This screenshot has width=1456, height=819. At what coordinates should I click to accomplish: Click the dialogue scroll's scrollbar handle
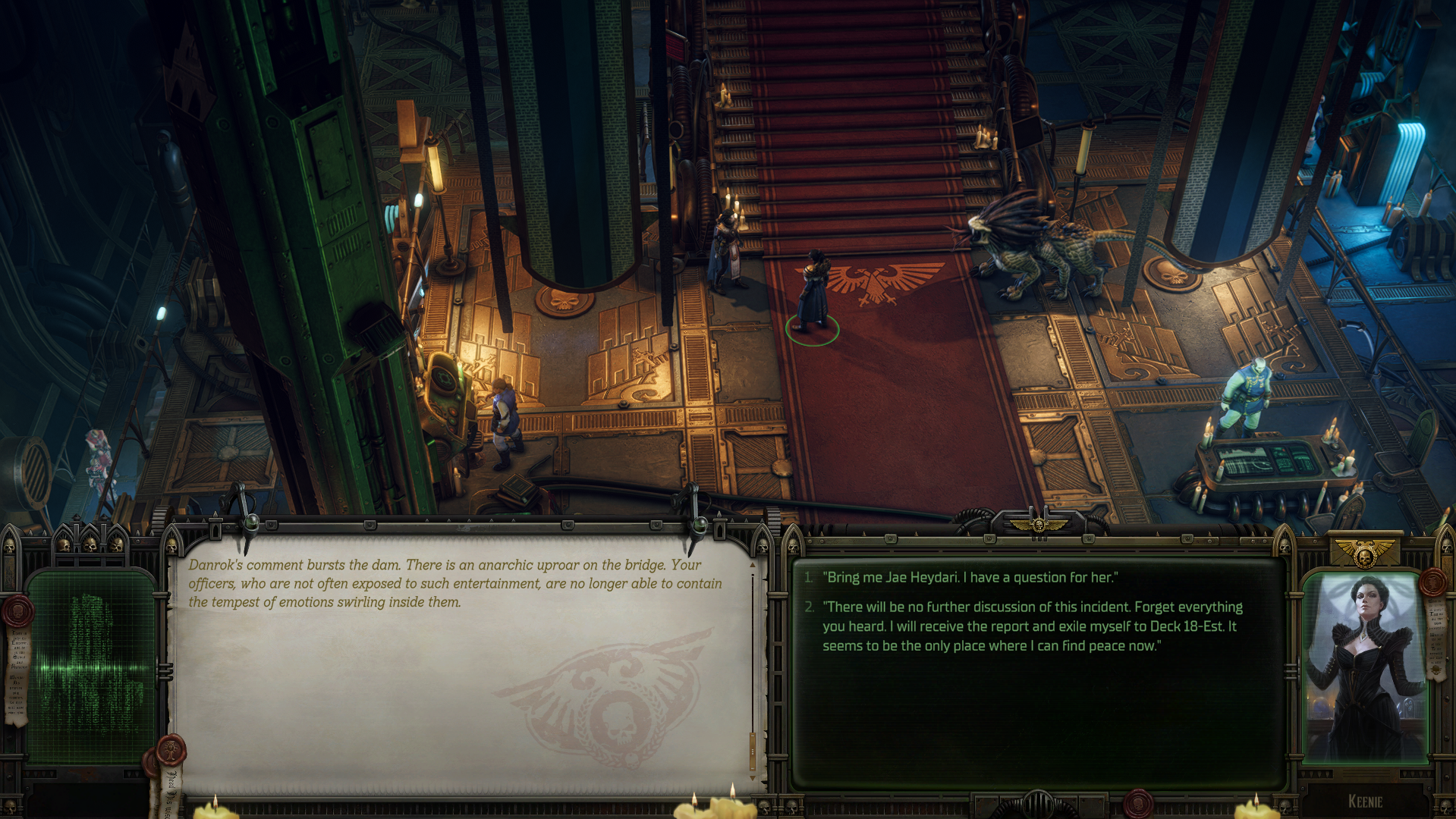(753, 749)
